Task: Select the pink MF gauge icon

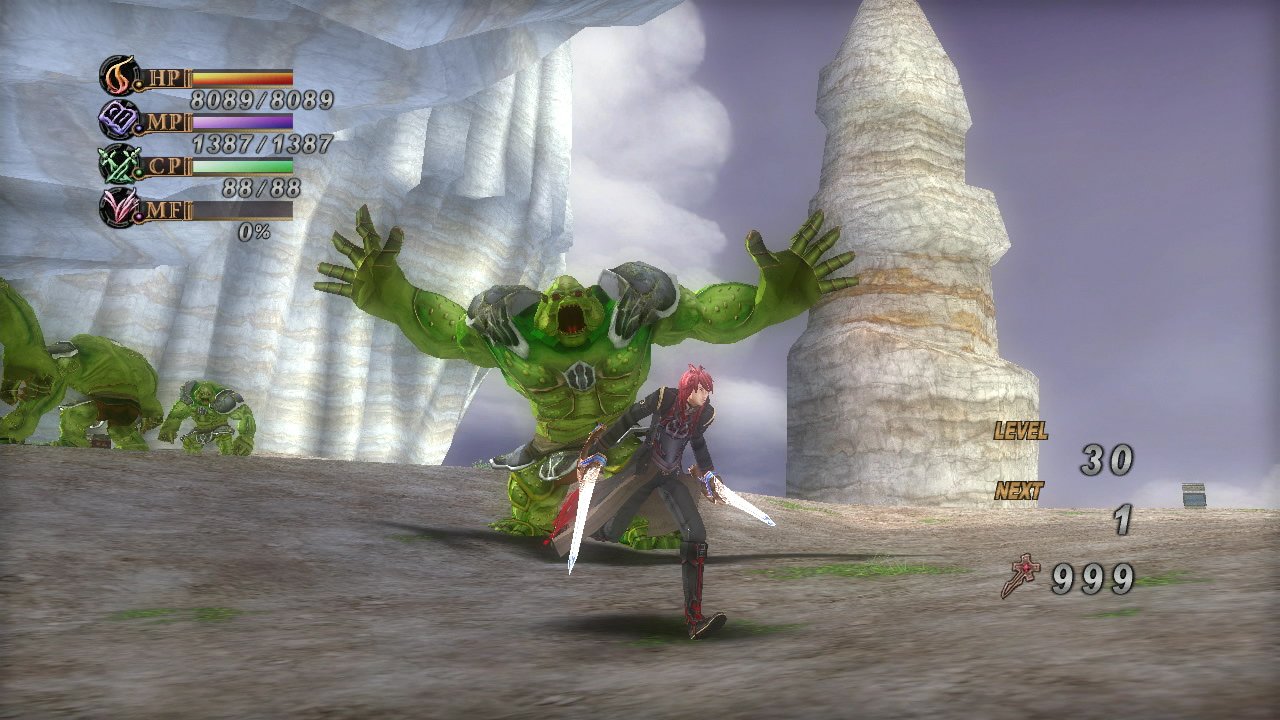Action: 118,208
